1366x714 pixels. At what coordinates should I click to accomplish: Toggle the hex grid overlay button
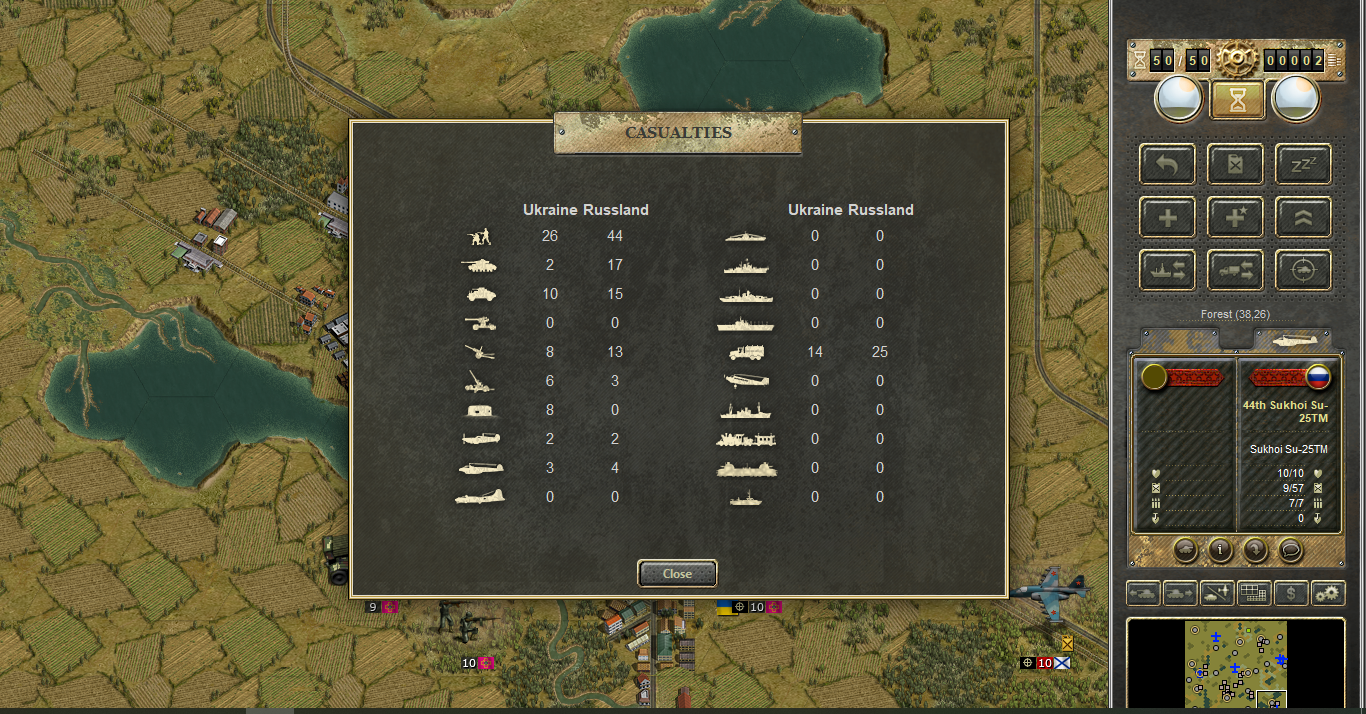click(1254, 593)
